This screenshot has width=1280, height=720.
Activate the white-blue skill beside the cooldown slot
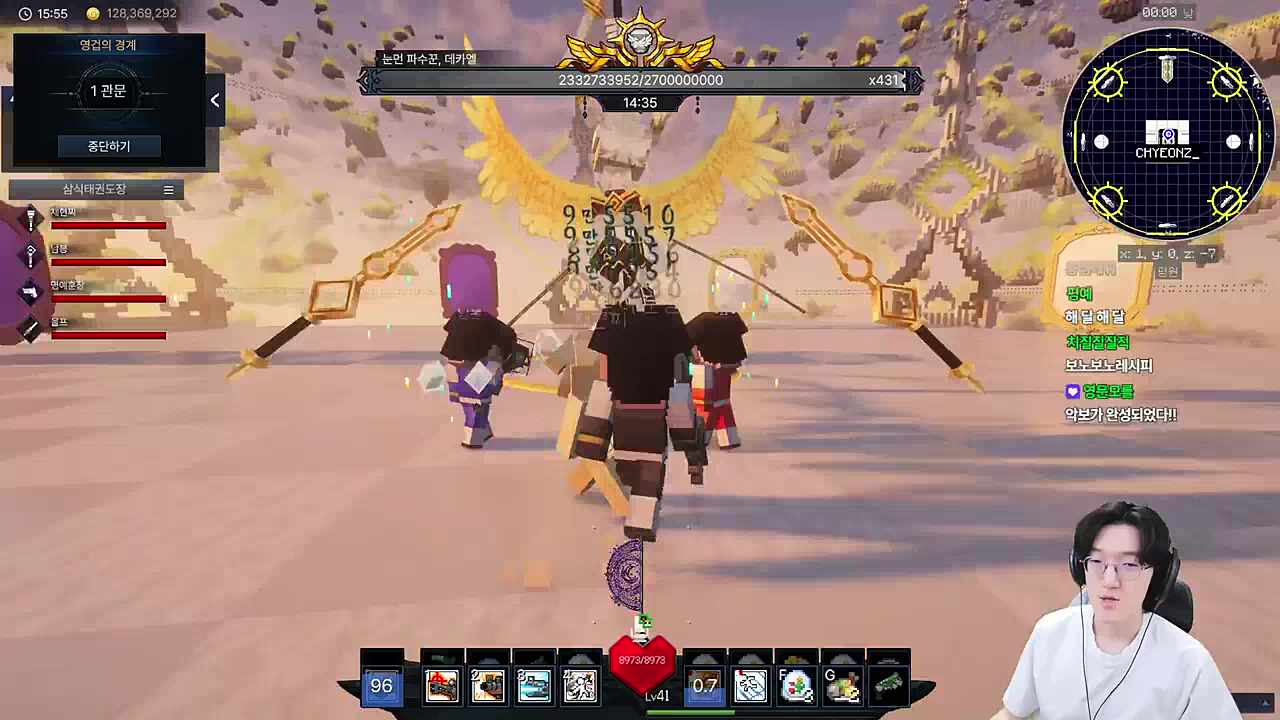[750, 685]
